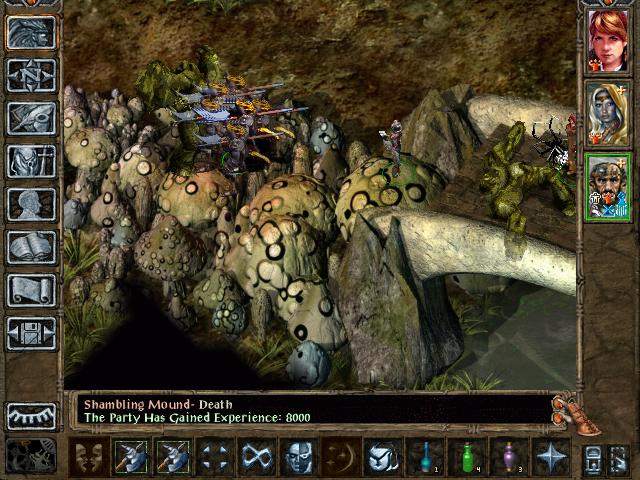Rest the party with the closed-eye button

[32, 415]
